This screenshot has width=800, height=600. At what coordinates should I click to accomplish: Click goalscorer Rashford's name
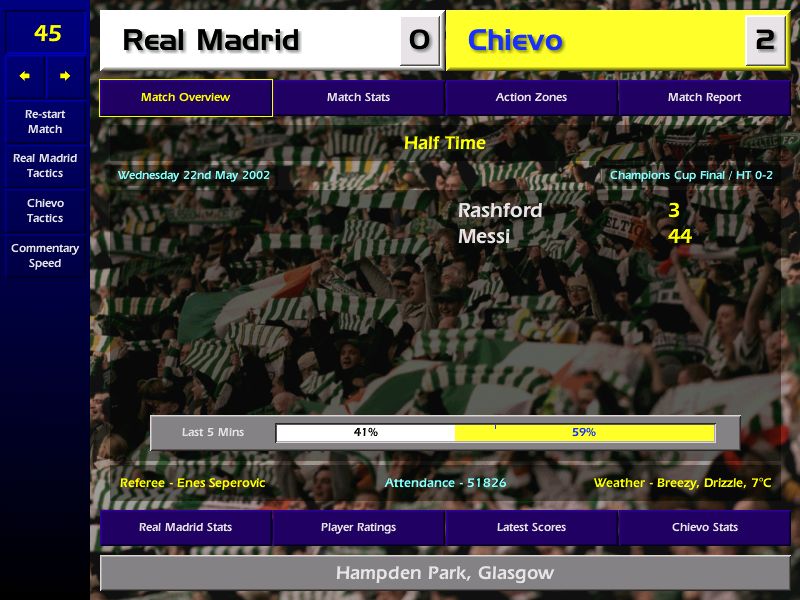pos(500,211)
